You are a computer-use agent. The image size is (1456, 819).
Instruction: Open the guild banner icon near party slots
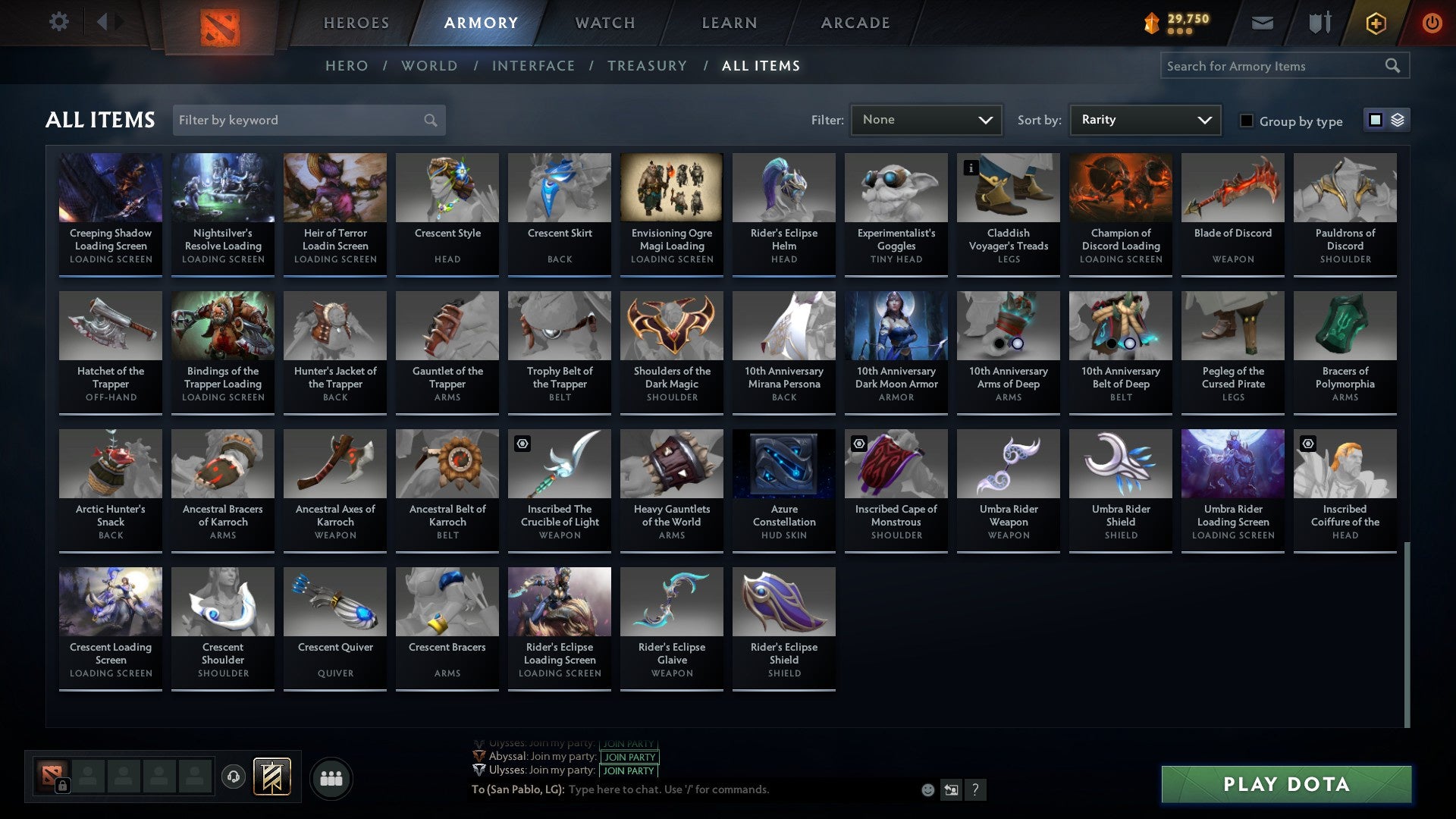(x=271, y=777)
